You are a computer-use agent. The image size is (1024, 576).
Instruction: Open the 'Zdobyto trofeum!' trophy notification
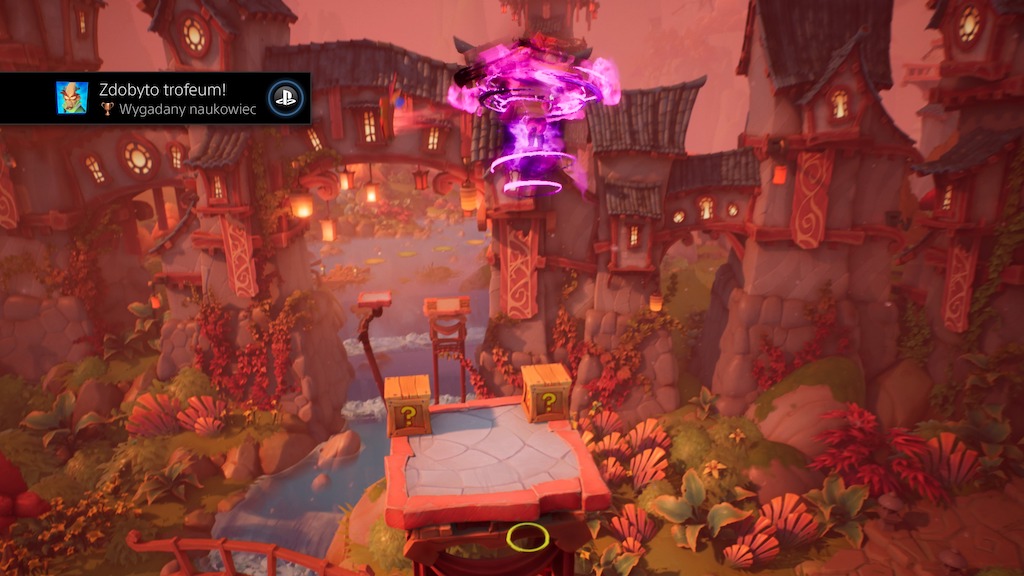point(170,98)
